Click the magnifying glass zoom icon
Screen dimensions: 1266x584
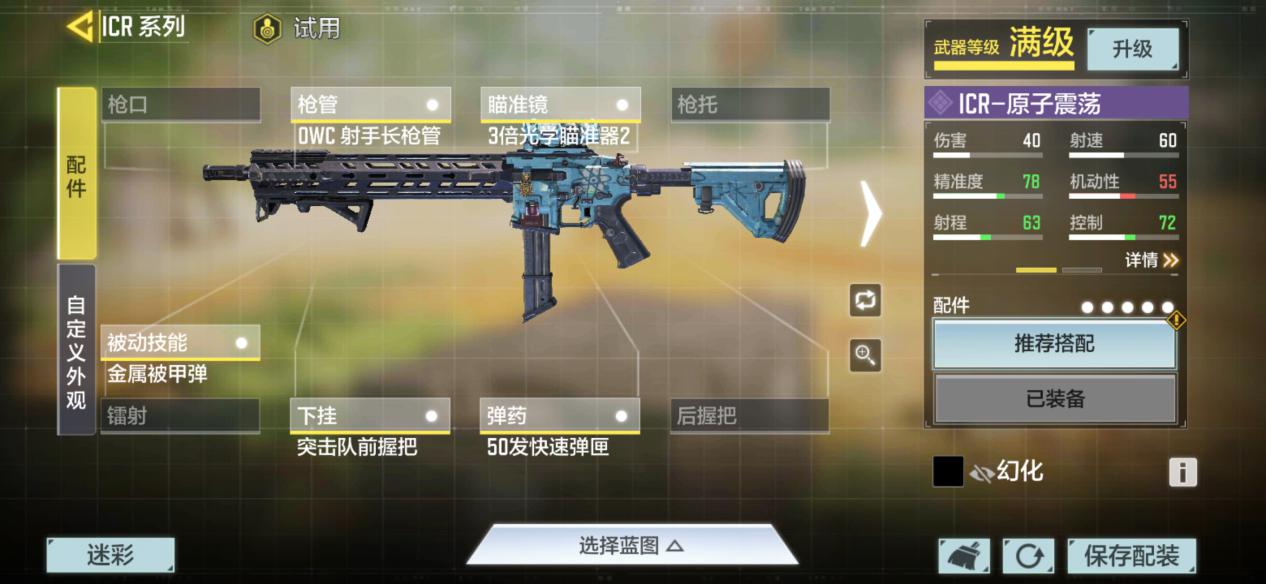(x=866, y=354)
